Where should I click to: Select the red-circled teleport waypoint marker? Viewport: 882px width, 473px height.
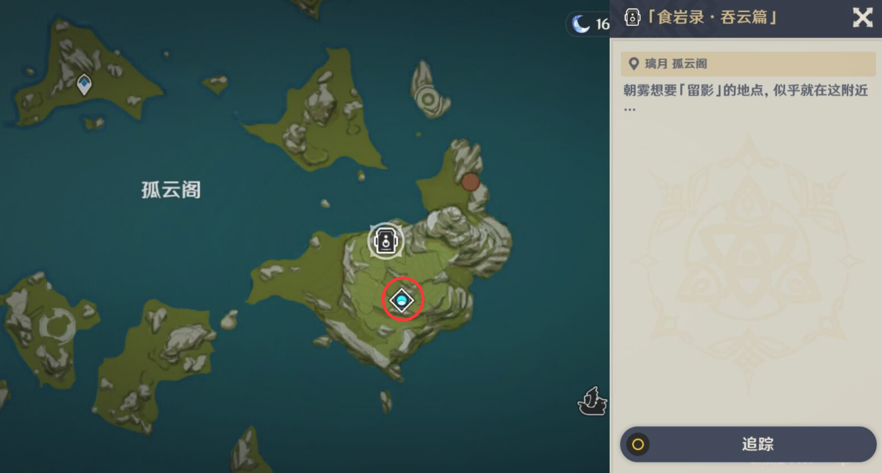coord(402,299)
